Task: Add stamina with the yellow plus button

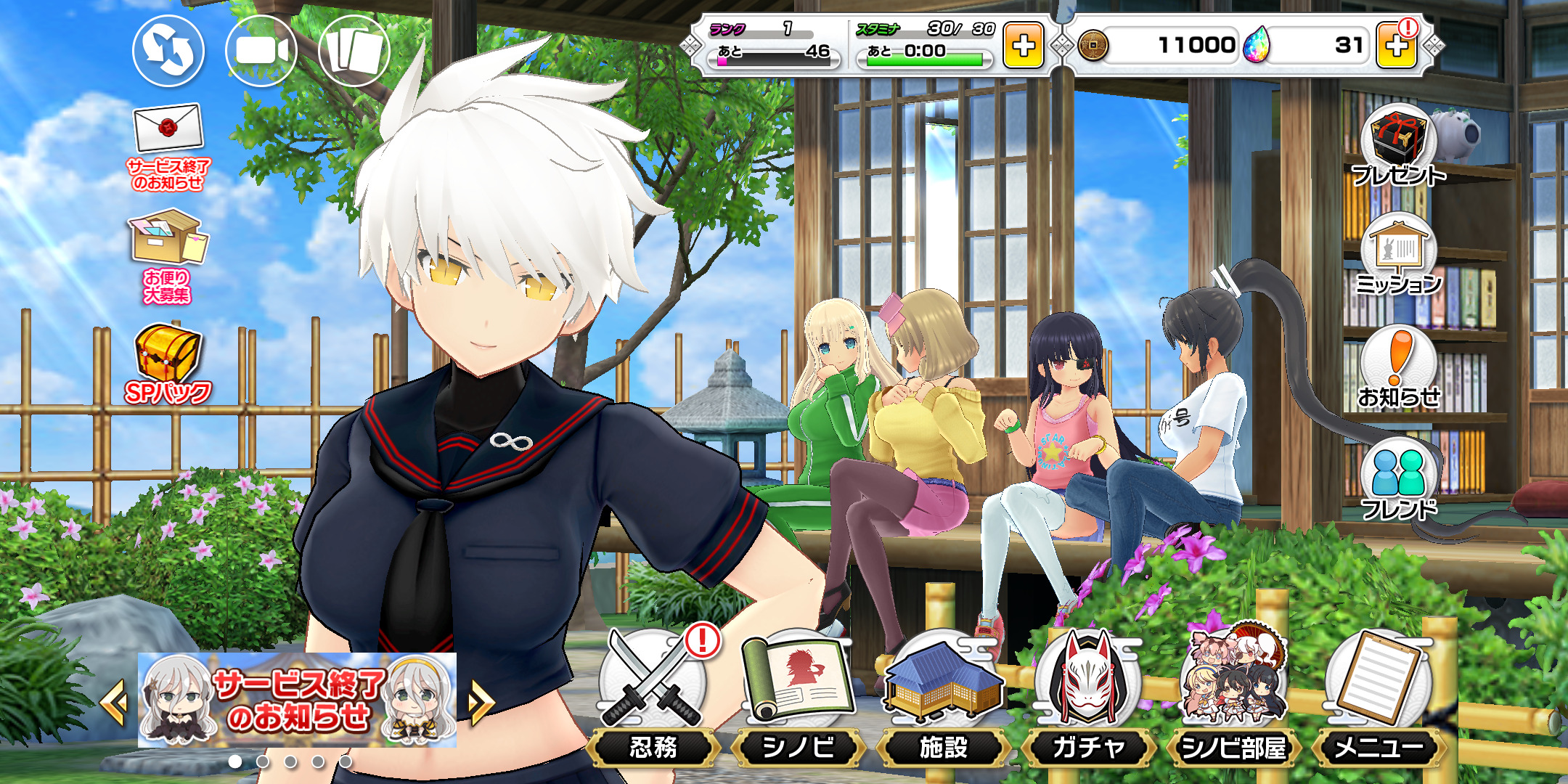Action: click(x=1023, y=46)
